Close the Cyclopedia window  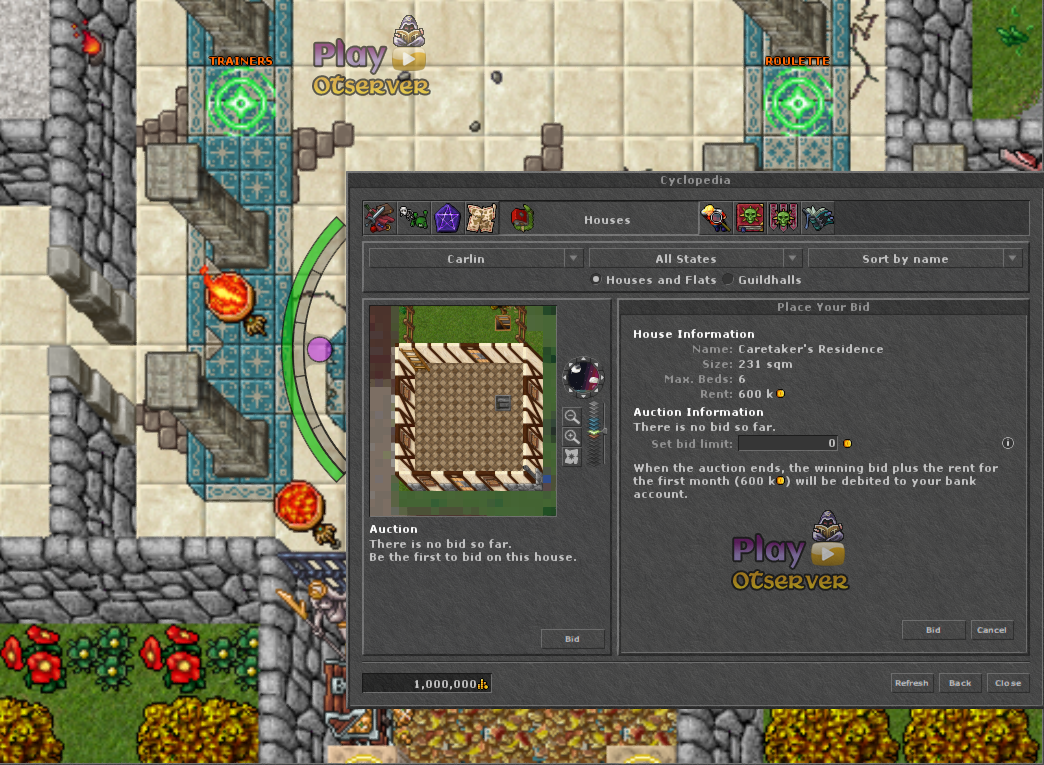pos(1007,683)
